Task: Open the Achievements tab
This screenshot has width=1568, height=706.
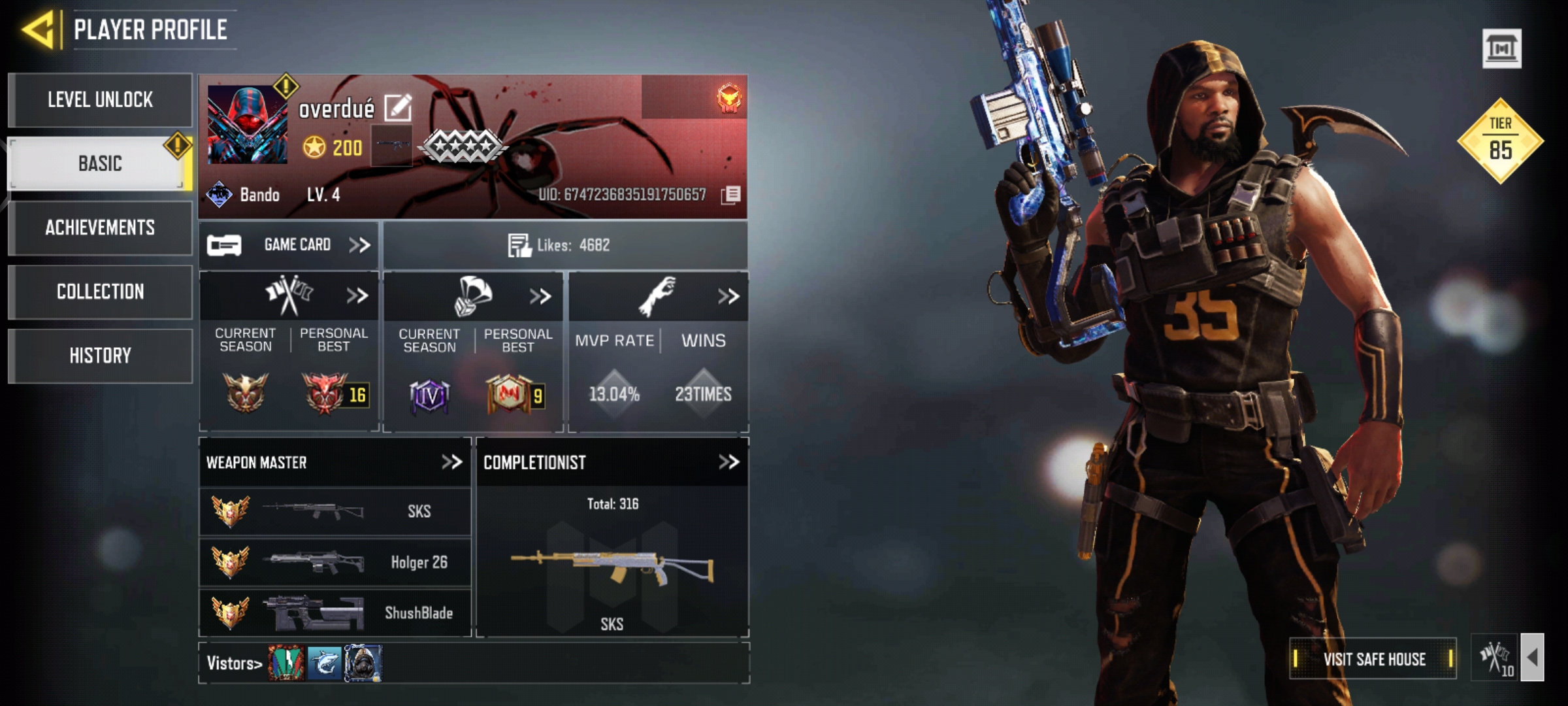Action: tap(100, 227)
